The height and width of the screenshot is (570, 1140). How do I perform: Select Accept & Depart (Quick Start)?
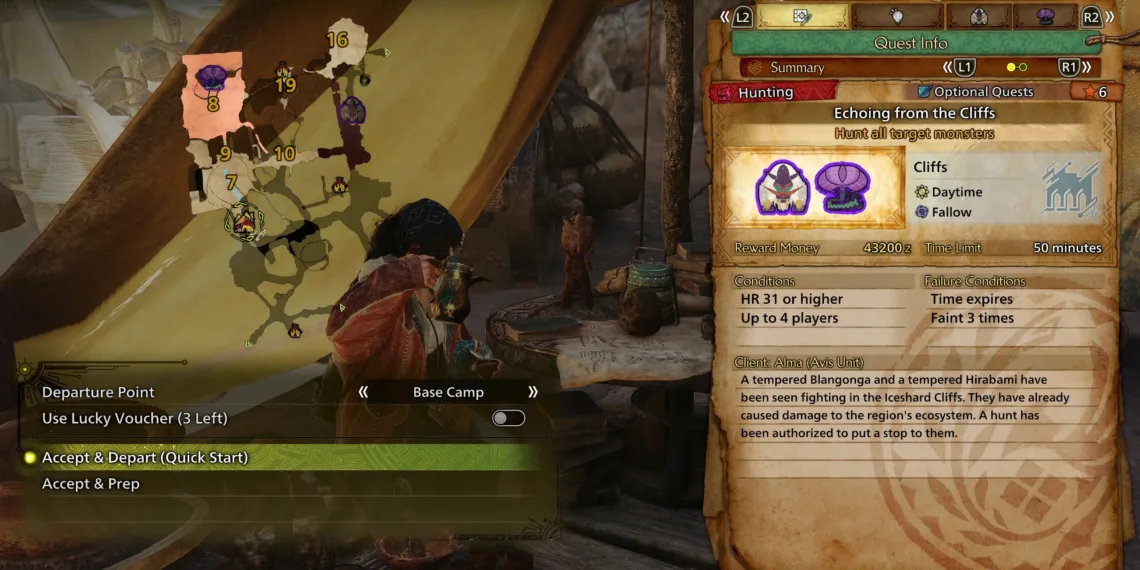pos(145,458)
